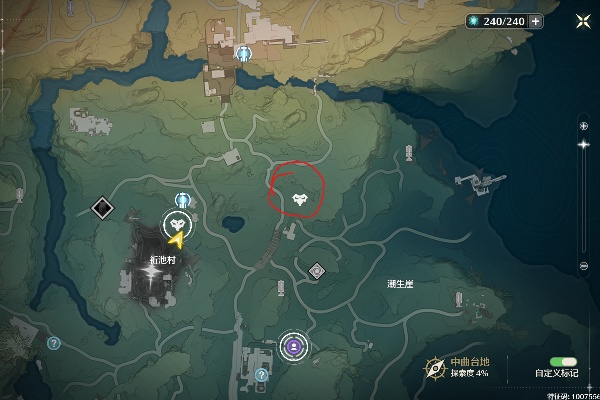Zoom out the map with the minus icon
The image size is (600, 400).
pos(584,266)
